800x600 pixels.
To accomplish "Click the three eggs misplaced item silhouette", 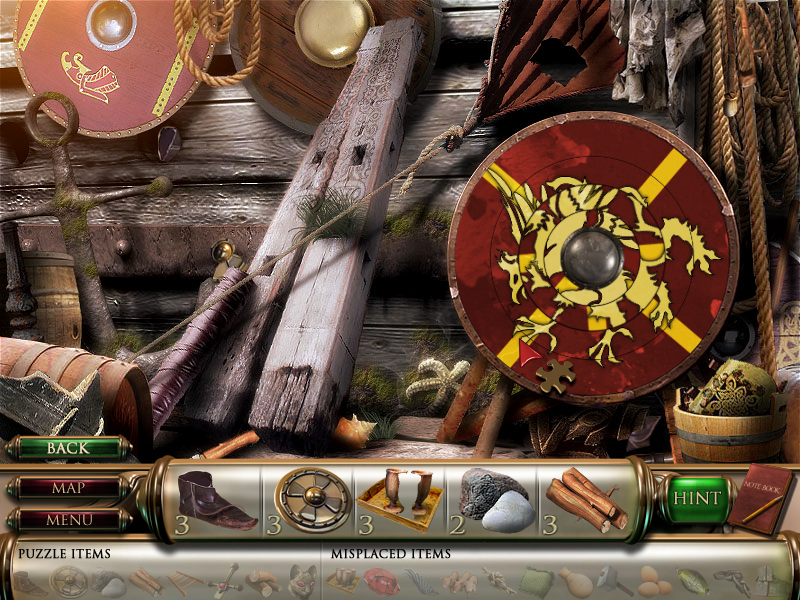I will pyautogui.click(x=649, y=579).
